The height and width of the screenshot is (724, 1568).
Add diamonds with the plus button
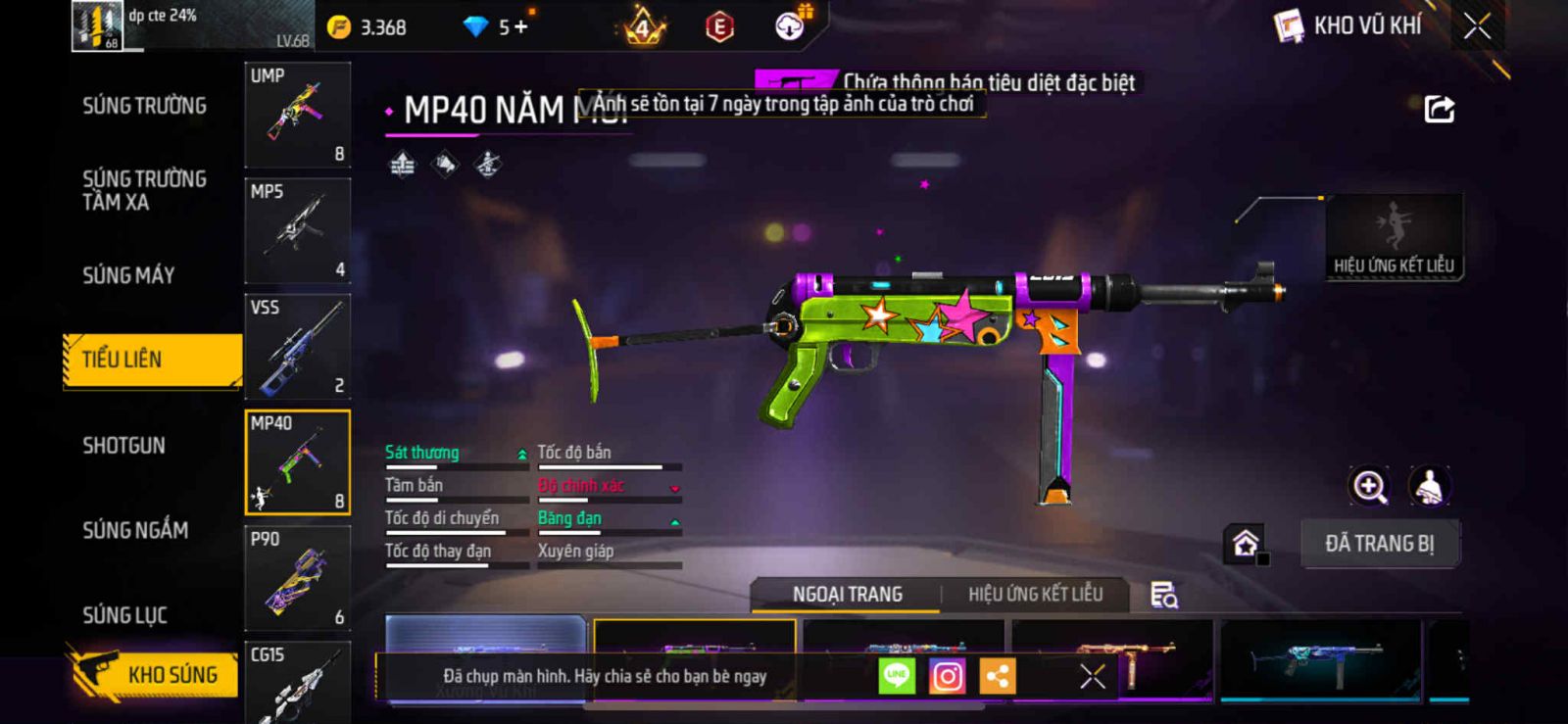point(520,26)
